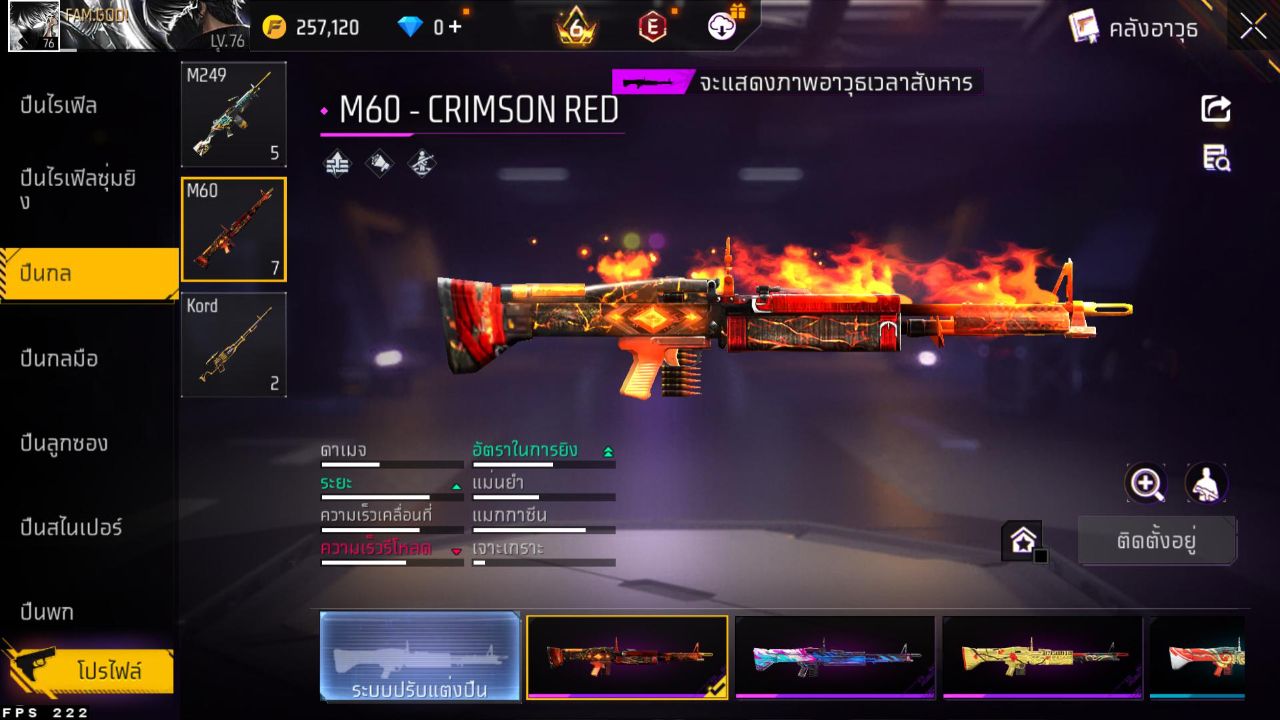Click the character preview icon beside the magnifier
This screenshot has width=1280, height=720.
click(1206, 484)
